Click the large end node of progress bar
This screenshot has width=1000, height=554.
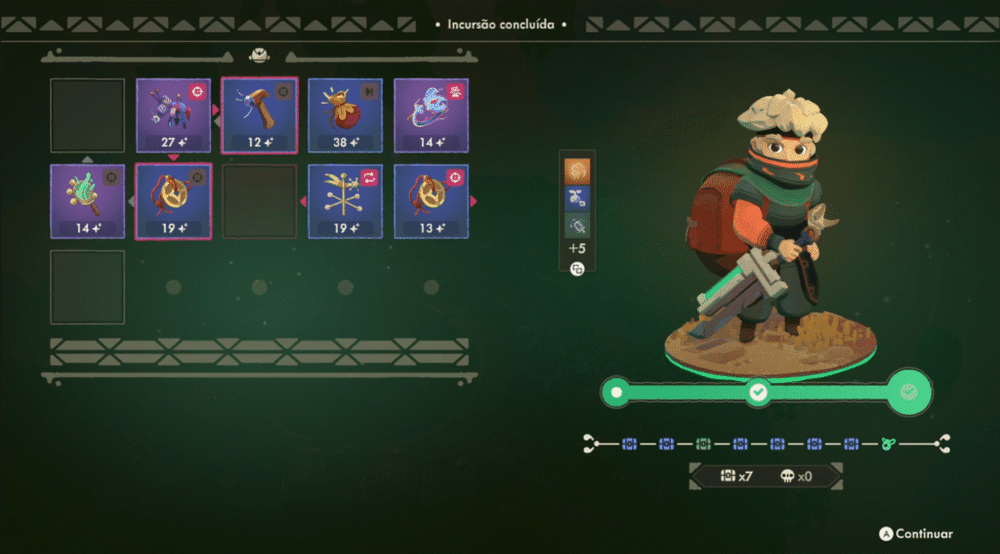click(908, 392)
